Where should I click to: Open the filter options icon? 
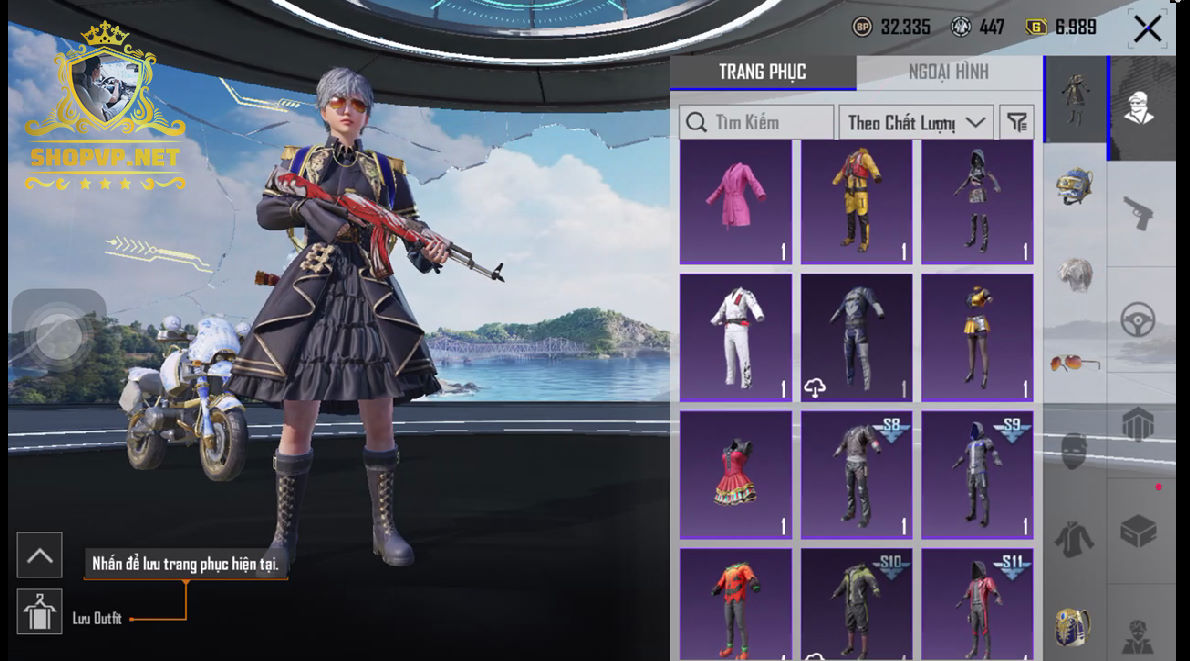[x=1016, y=123]
